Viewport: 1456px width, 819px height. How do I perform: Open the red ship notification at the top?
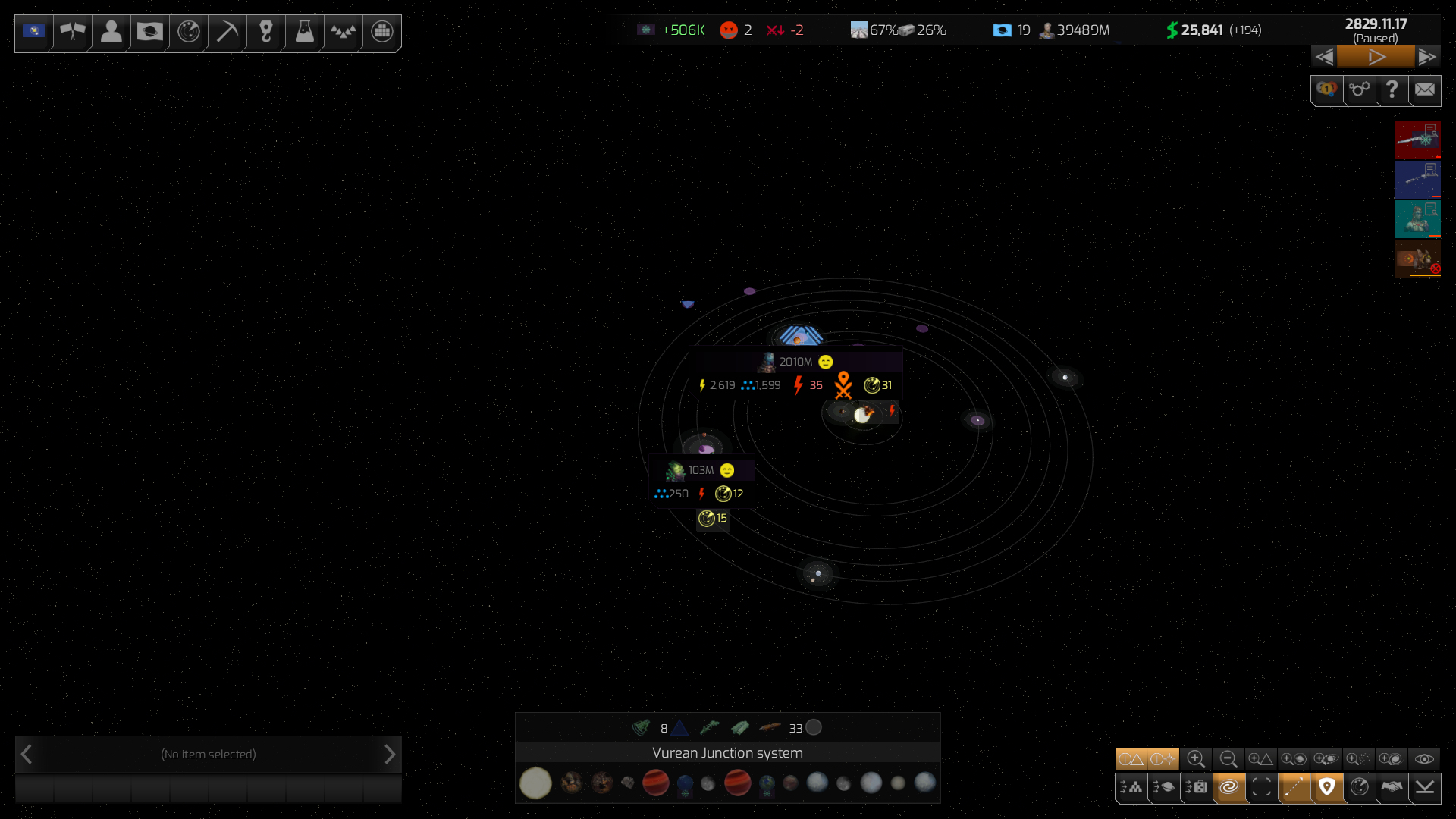[x=1417, y=140]
